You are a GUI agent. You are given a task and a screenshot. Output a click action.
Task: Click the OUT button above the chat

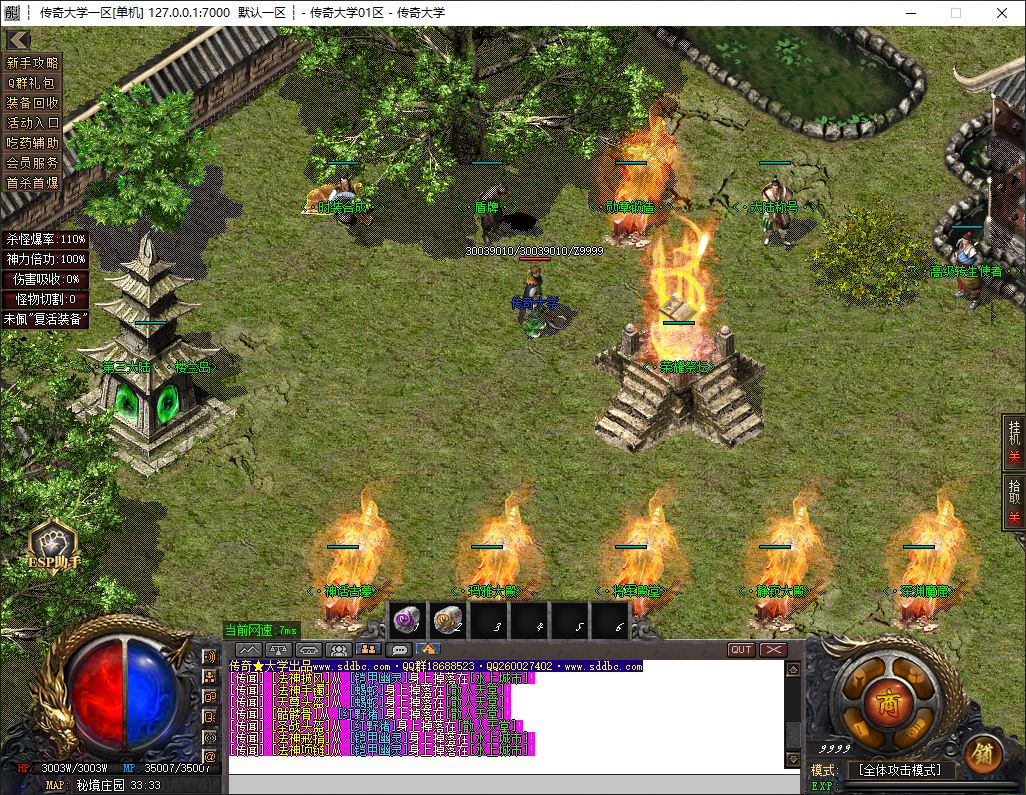coord(741,650)
